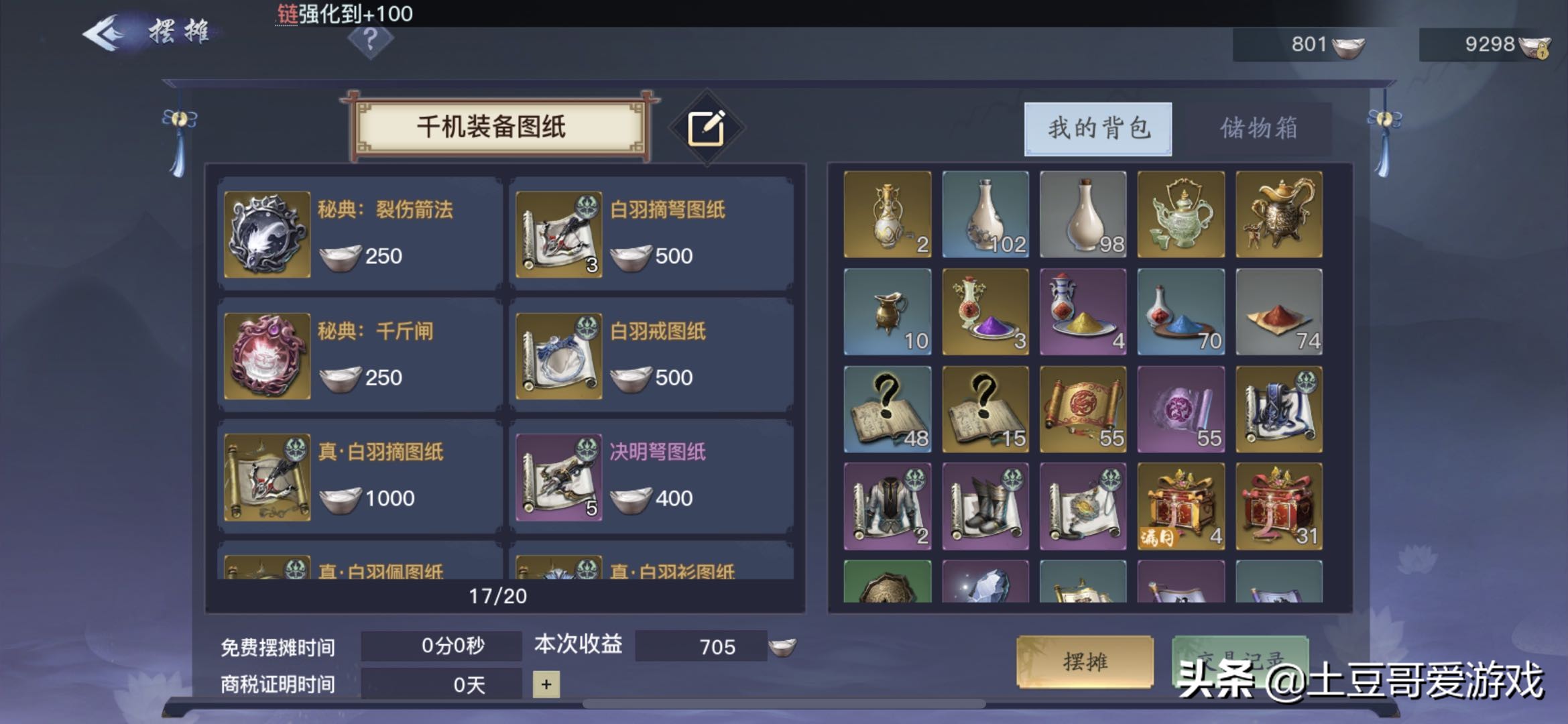Select the 决明弩图纸 purple scroll icon
The height and width of the screenshot is (724, 1568).
click(558, 477)
